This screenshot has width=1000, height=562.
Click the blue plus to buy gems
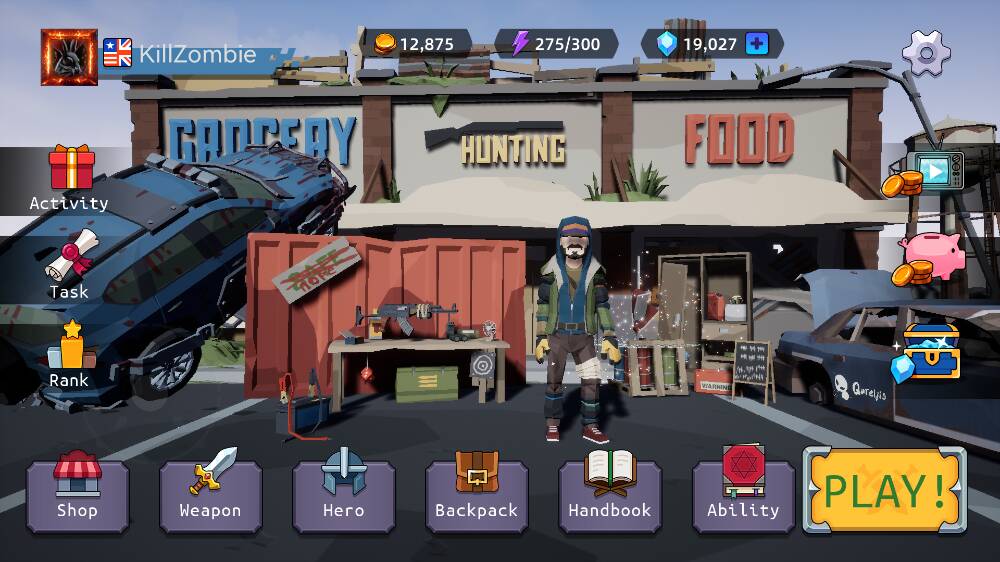click(757, 44)
